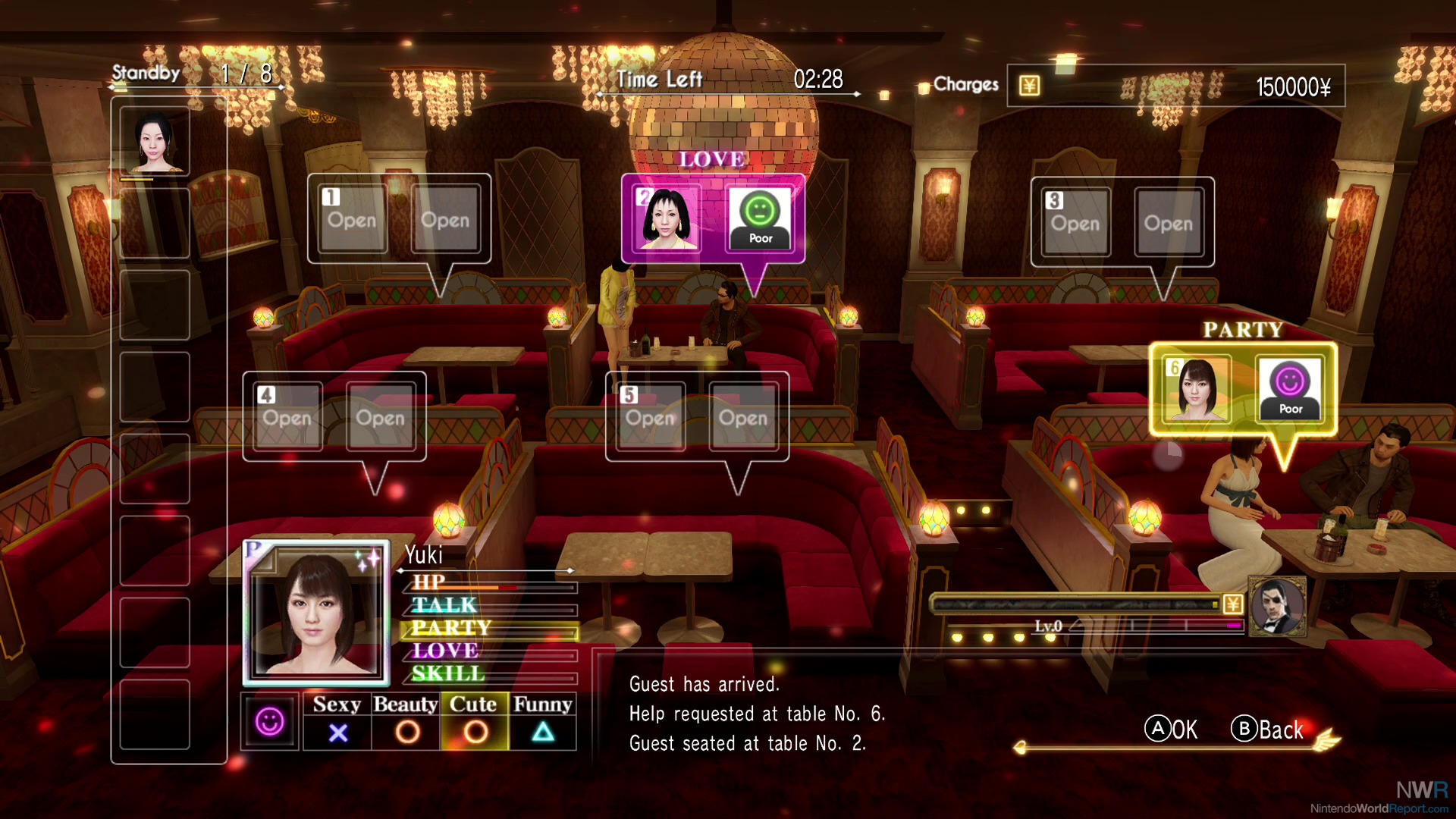Toggle the Sexy preference marker
The height and width of the screenshot is (819, 1456).
tap(339, 733)
